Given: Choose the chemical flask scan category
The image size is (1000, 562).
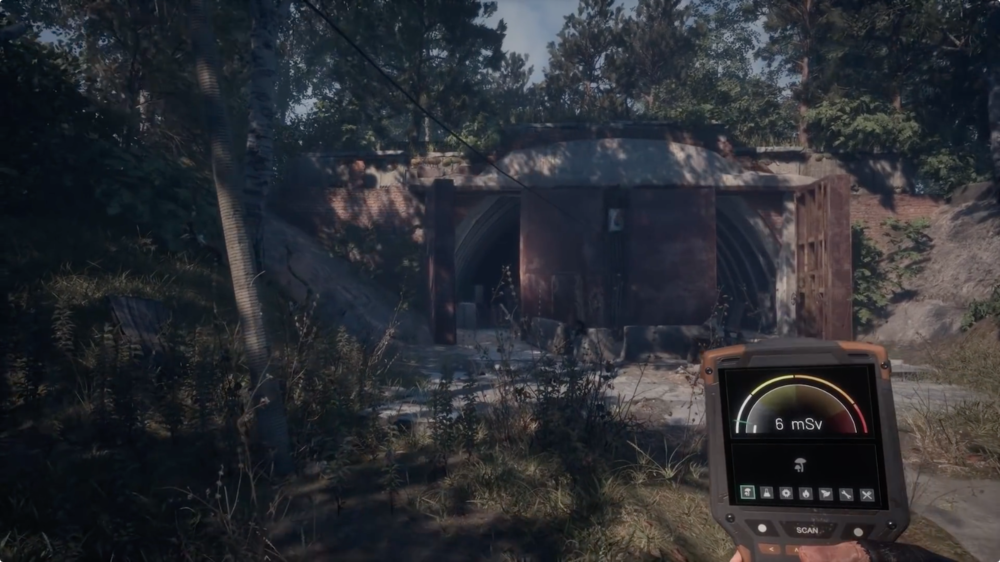Looking at the screenshot, I should point(767,493).
